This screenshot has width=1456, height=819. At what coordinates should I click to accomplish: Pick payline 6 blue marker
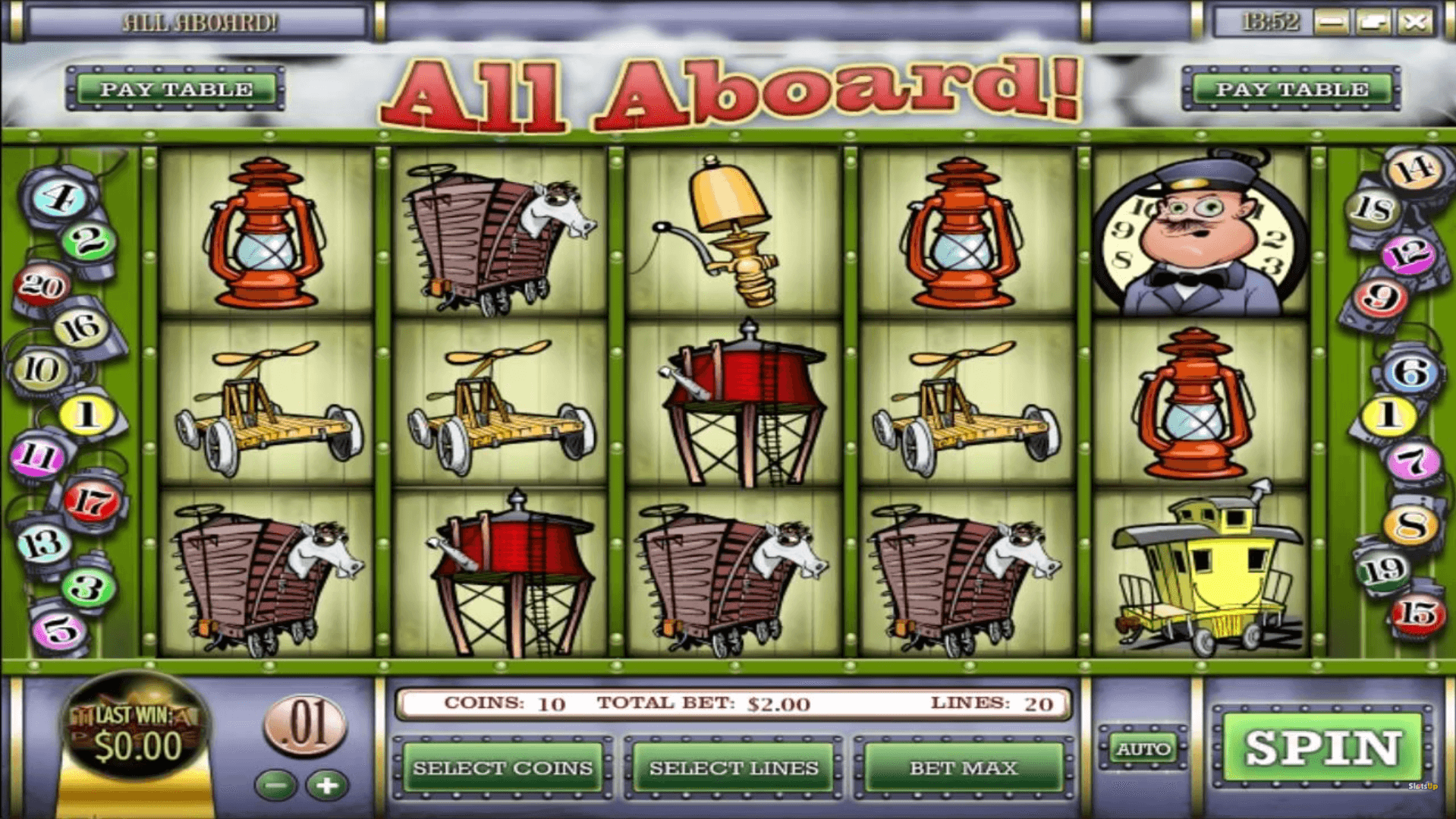[1410, 373]
